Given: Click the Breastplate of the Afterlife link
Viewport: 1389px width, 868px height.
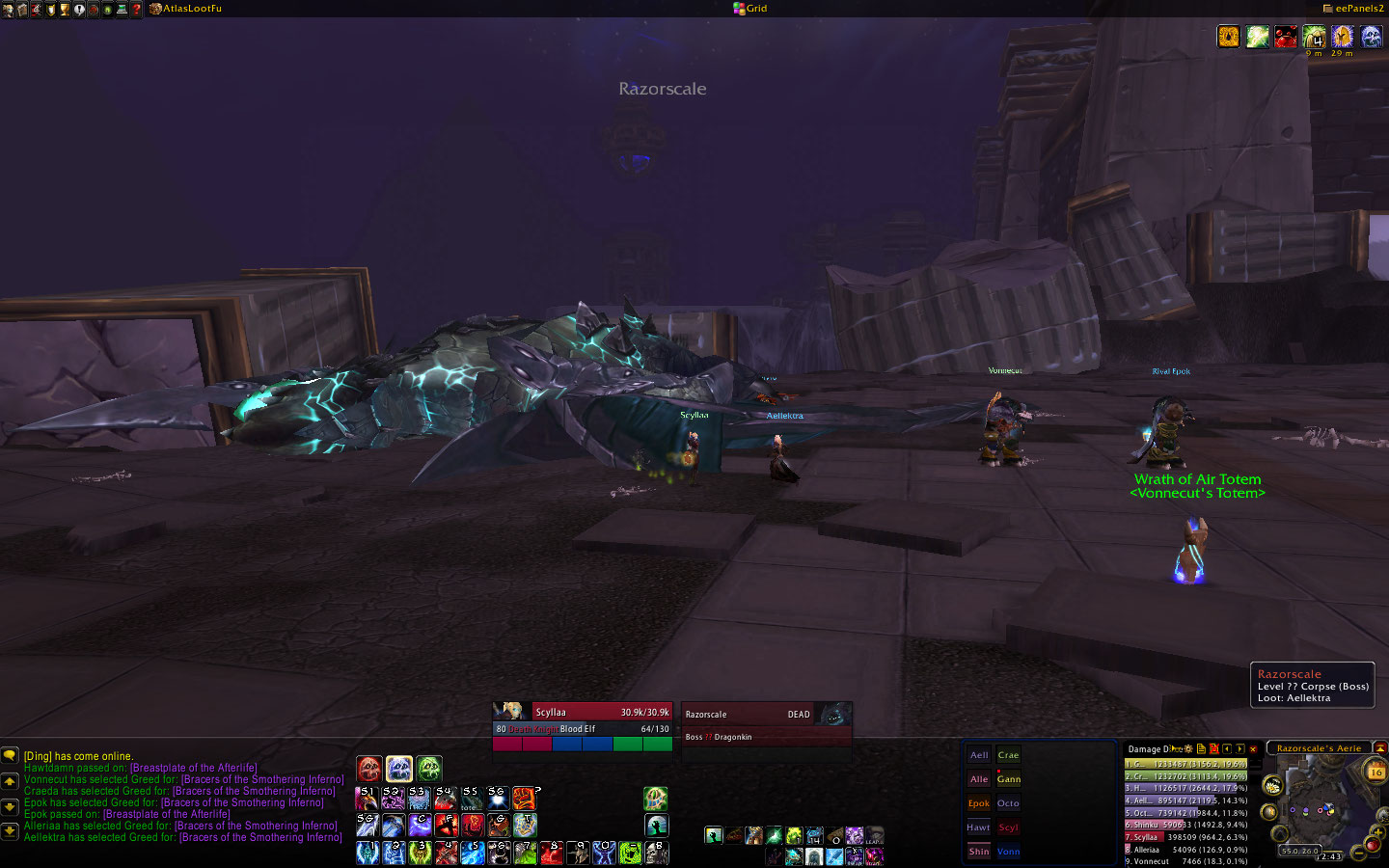Looking at the screenshot, I should 193,768.
